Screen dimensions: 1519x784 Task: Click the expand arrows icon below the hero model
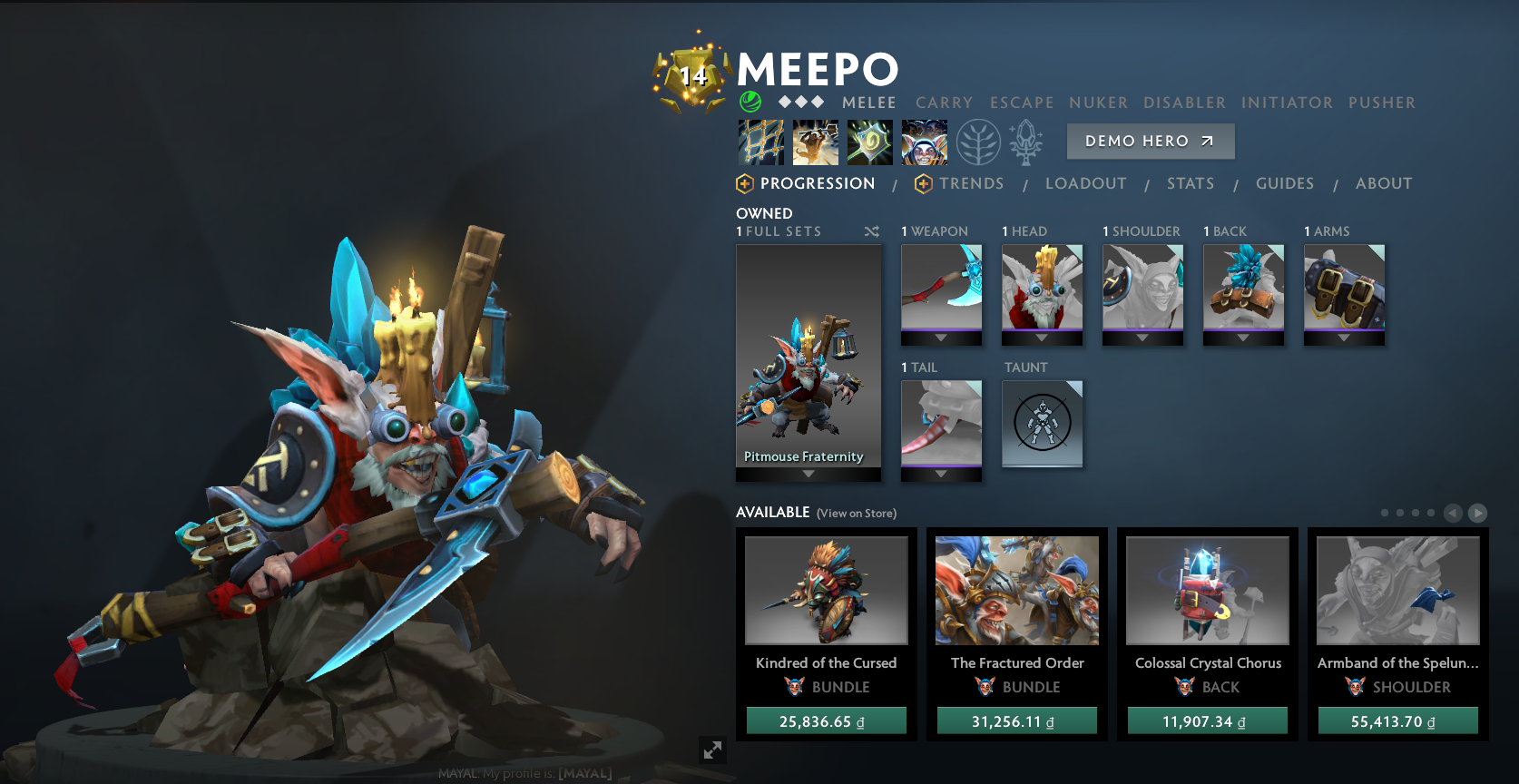[713, 750]
